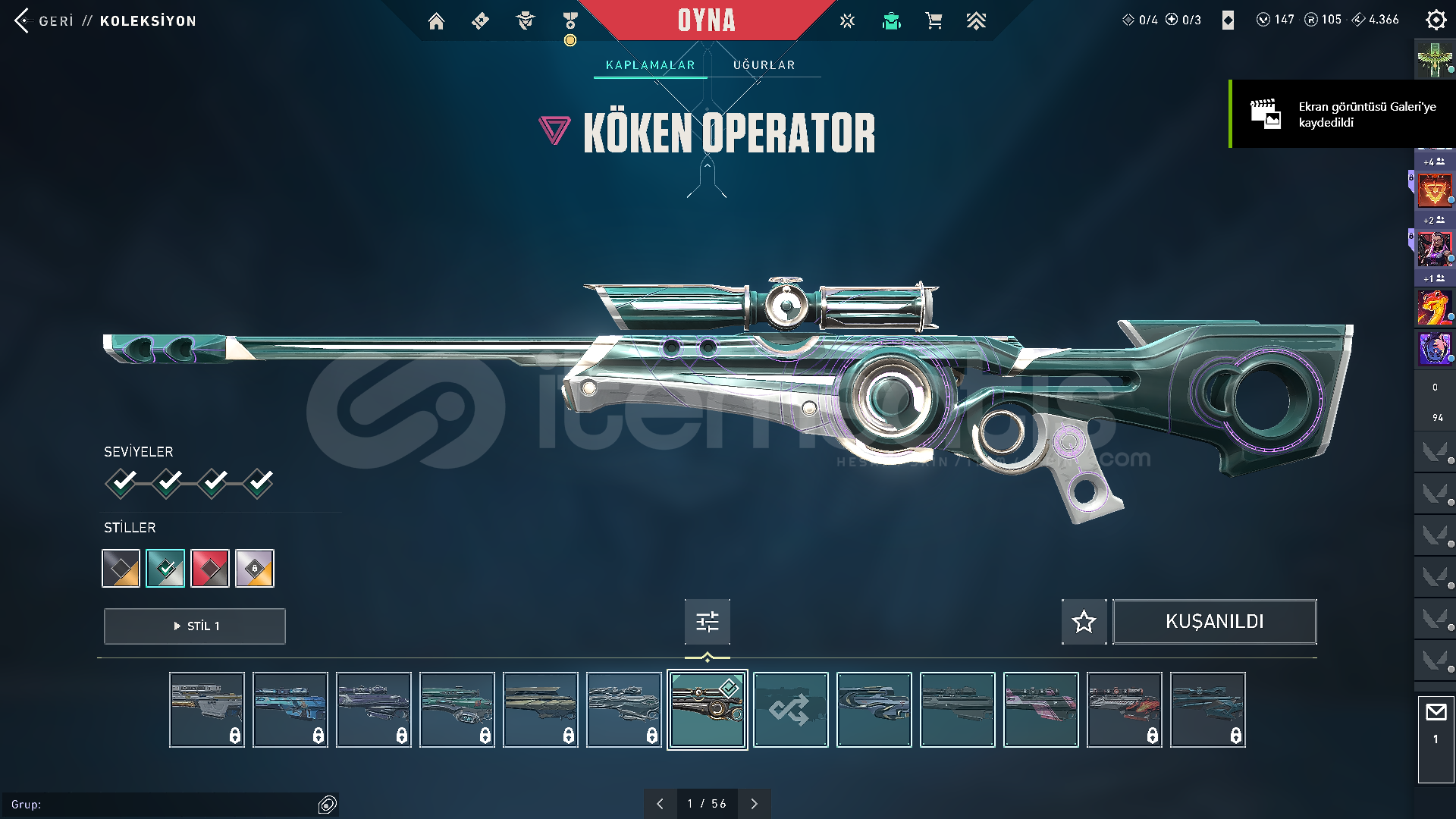Click the Kuşanıldı equipped button
The image size is (1456, 819).
coord(1214,622)
